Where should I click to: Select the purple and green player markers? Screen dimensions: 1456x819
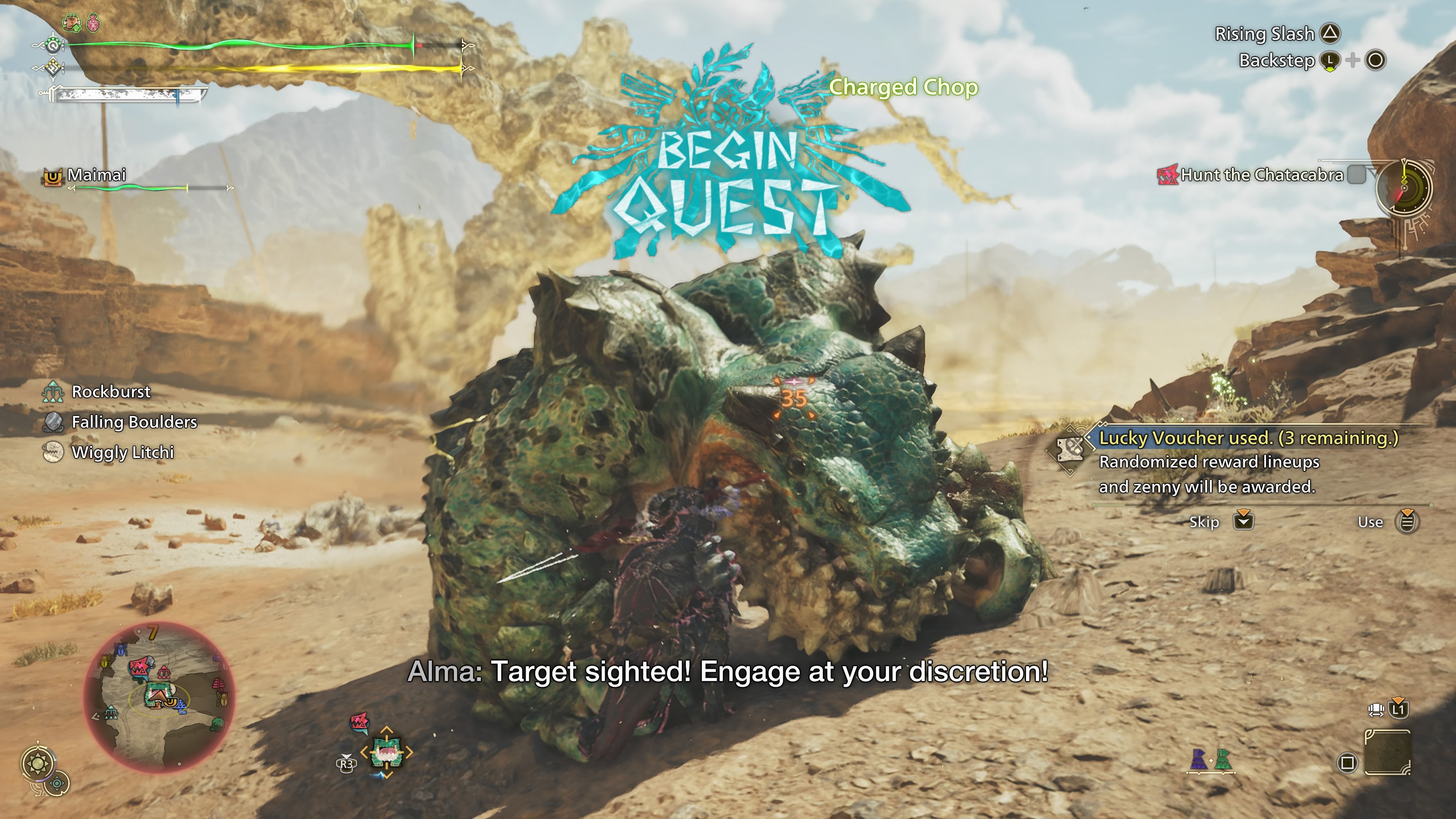(1210, 760)
